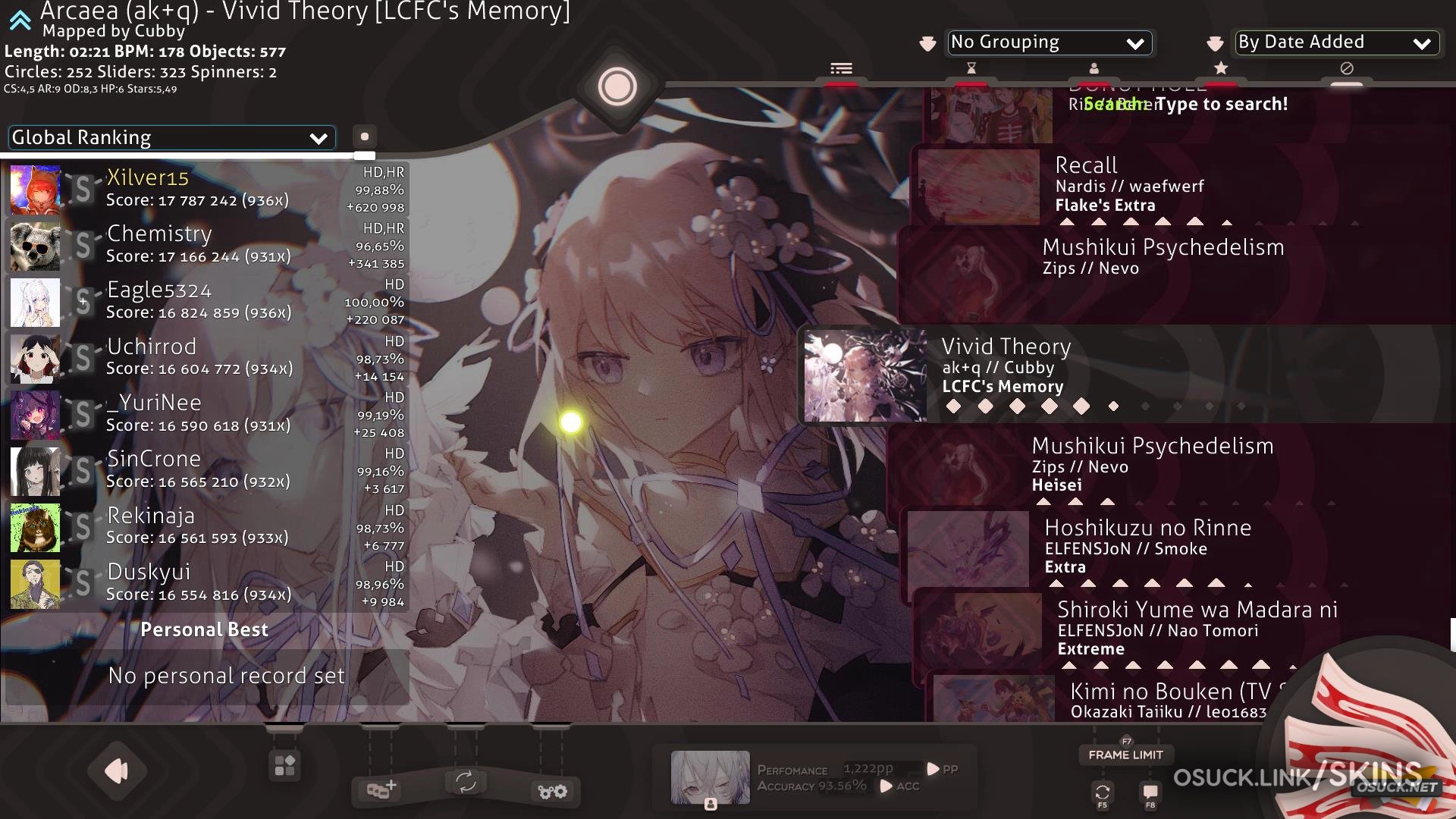View Xilver15's top score entry
This screenshot has height=819, width=1456.
point(206,189)
